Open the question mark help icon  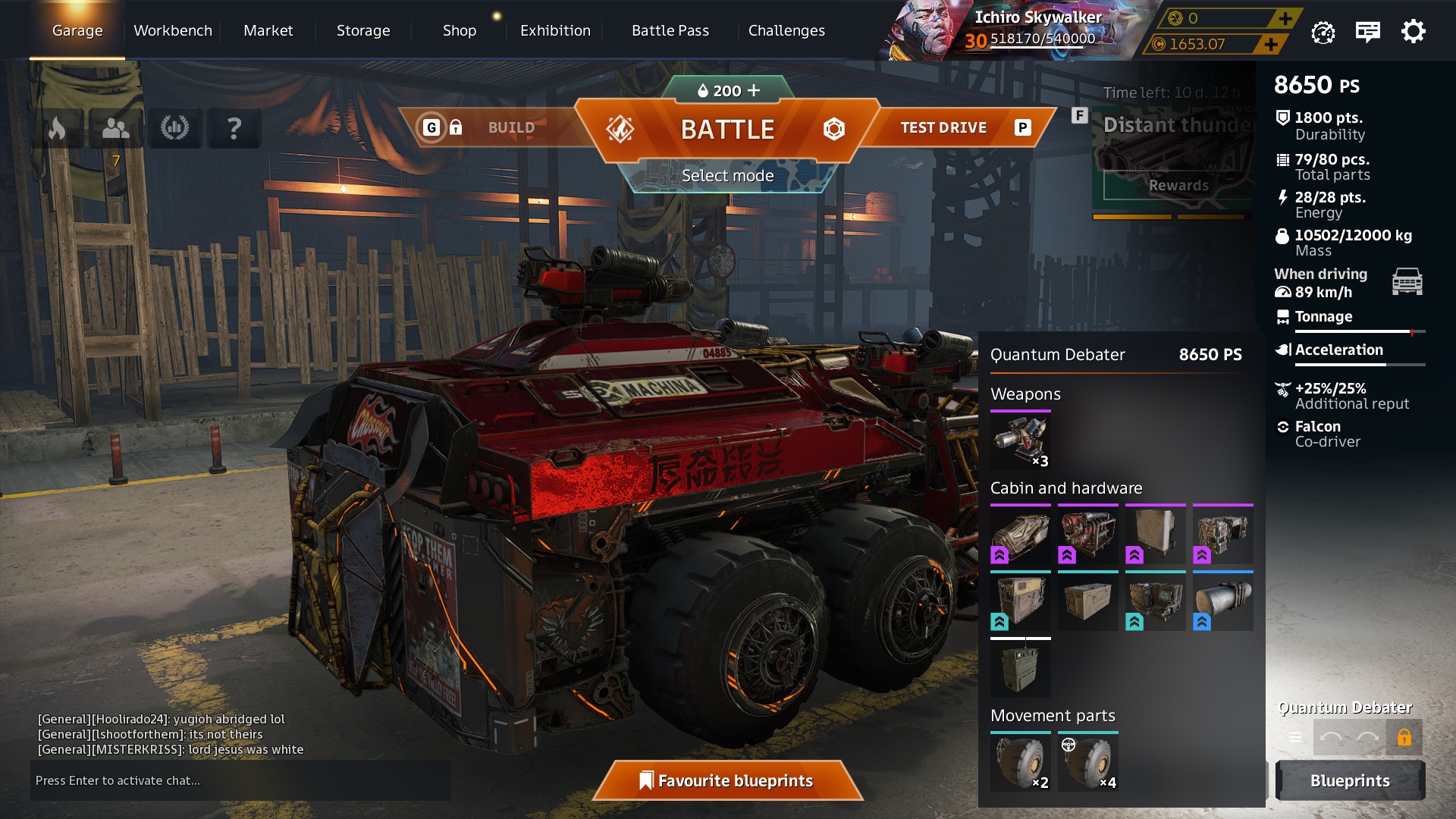(x=234, y=128)
